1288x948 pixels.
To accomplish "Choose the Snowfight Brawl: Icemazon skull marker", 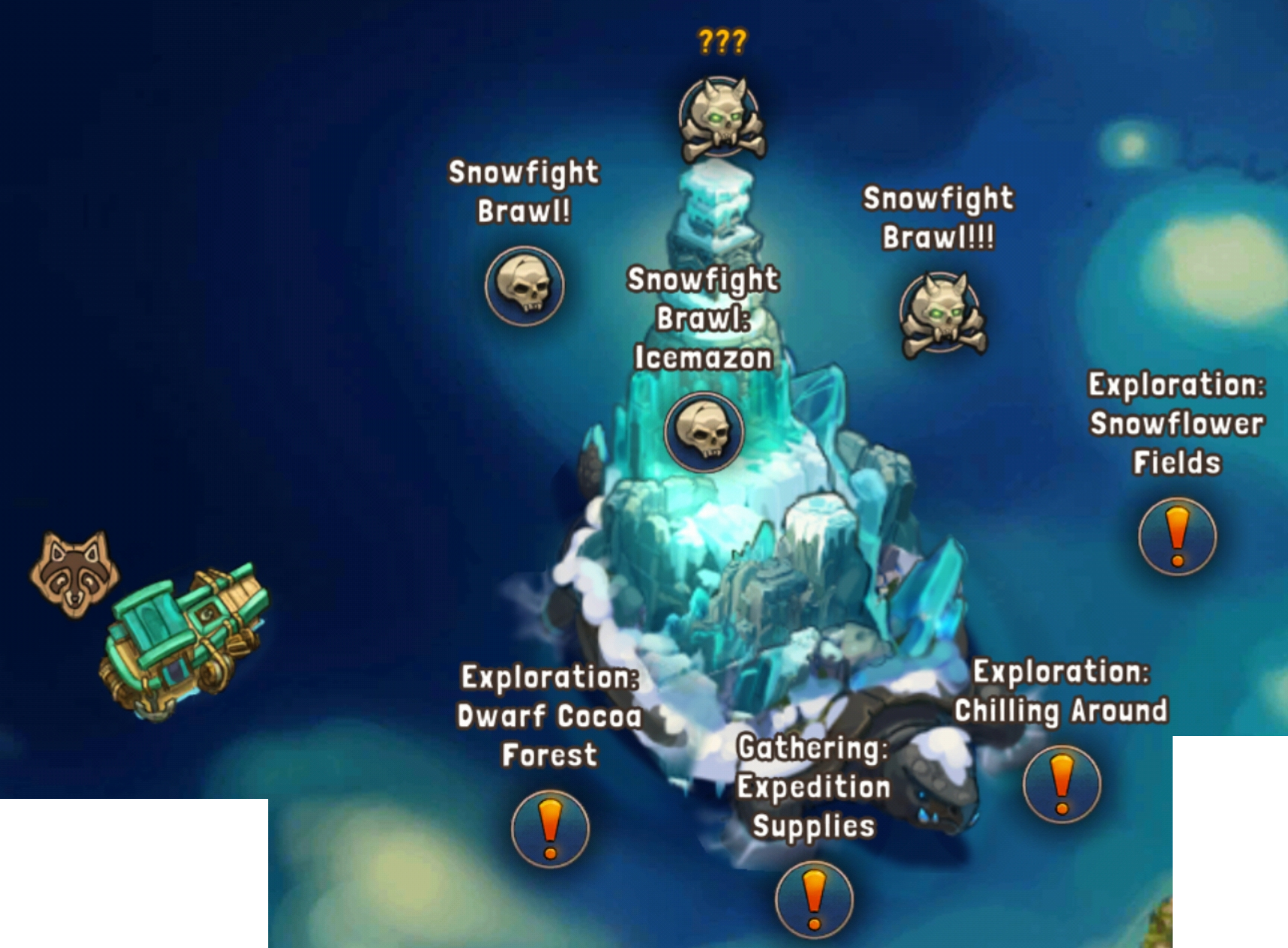I will tap(704, 432).
